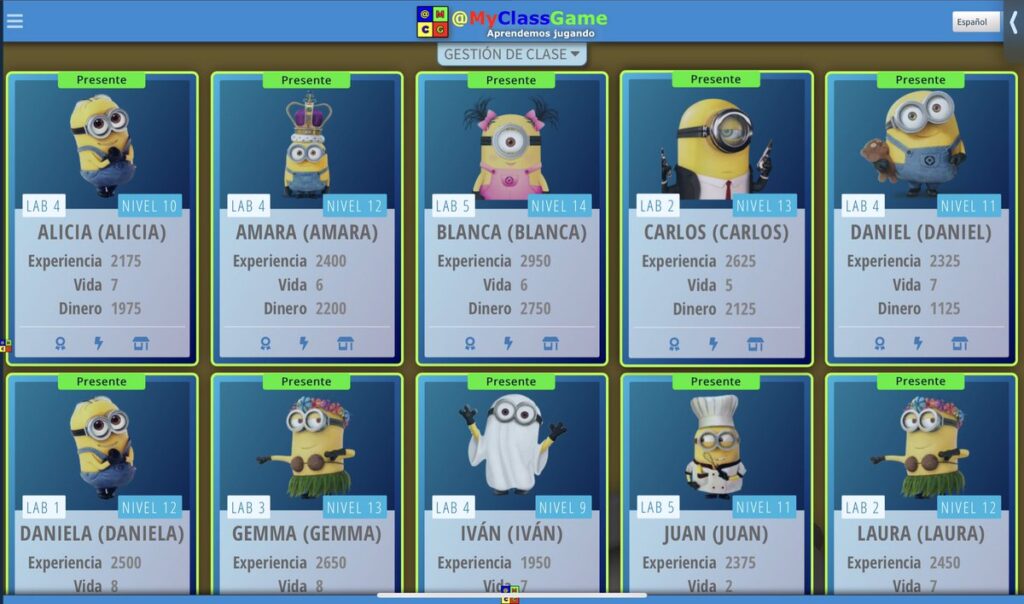Screen dimensions: 1024x604
Task: Collapse the side panel arrow
Action: coord(1013,22)
